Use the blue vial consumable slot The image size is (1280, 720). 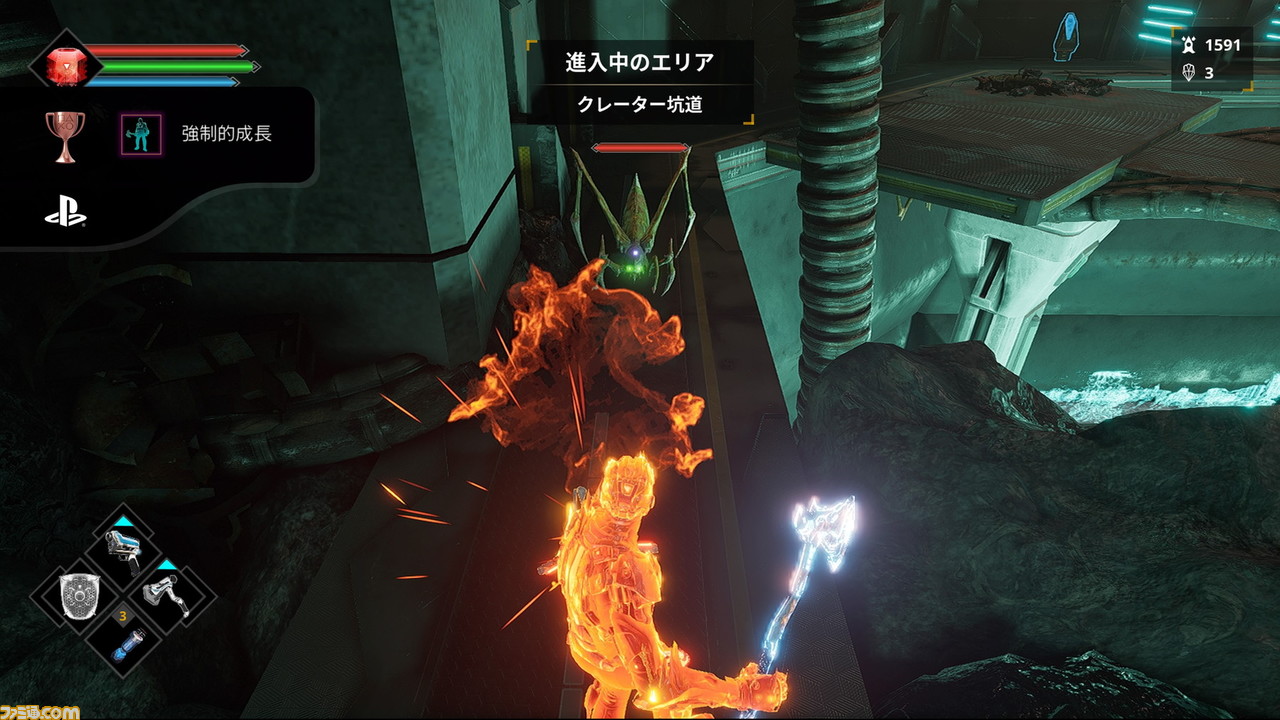pos(123,643)
